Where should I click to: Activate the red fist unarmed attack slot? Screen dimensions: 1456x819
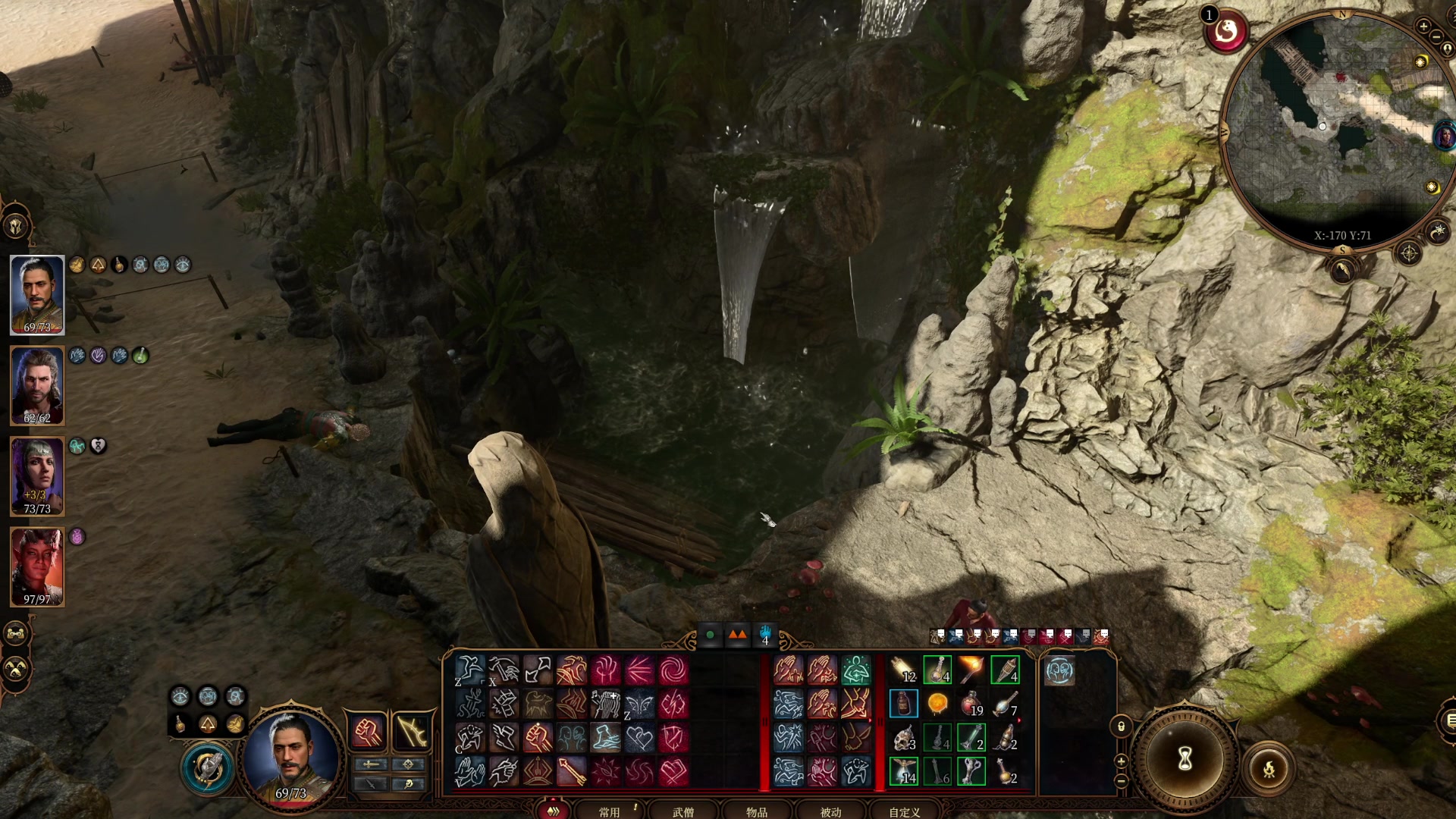(x=368, y=732)
